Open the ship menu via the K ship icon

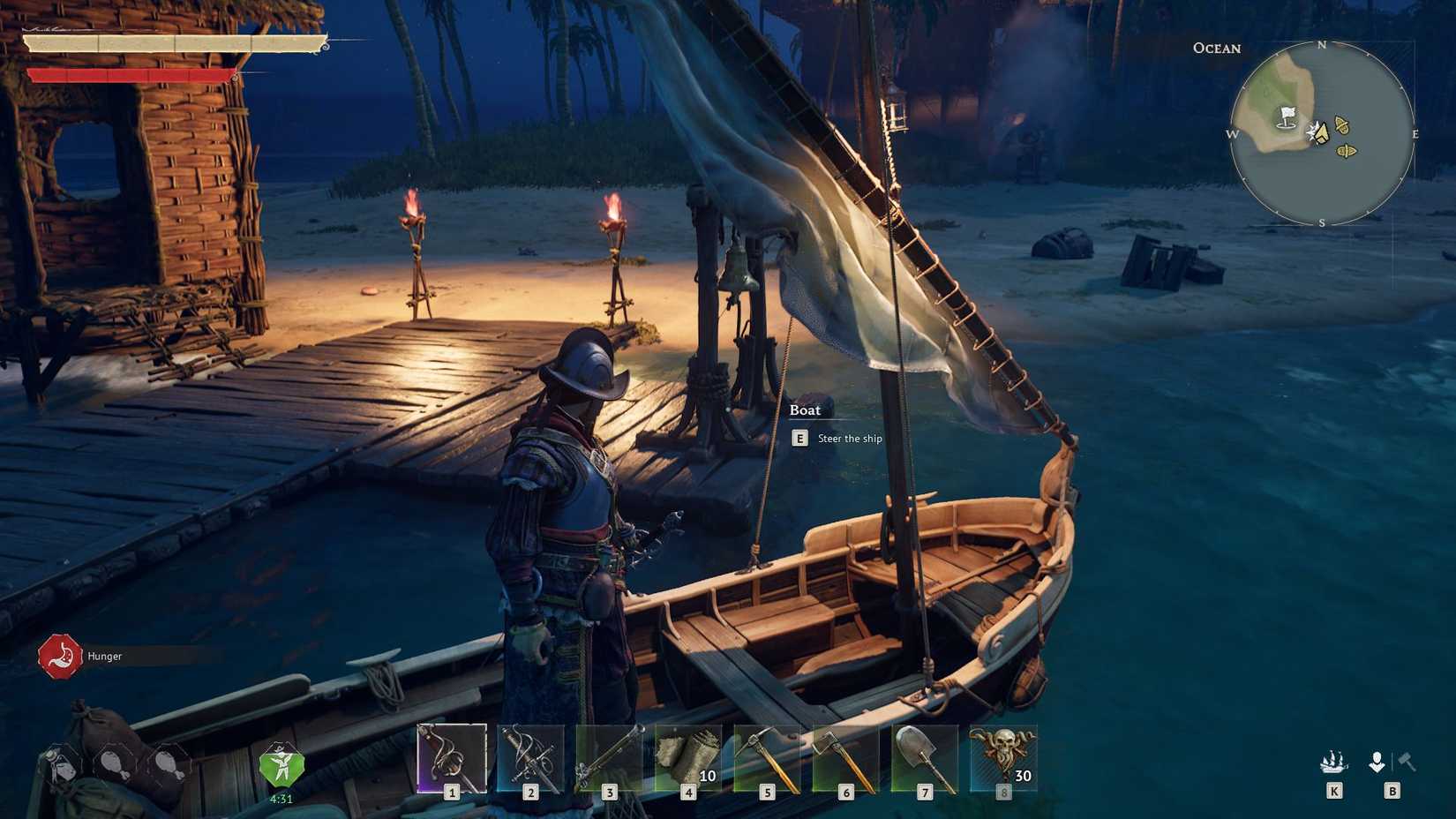pos(1332,763)
